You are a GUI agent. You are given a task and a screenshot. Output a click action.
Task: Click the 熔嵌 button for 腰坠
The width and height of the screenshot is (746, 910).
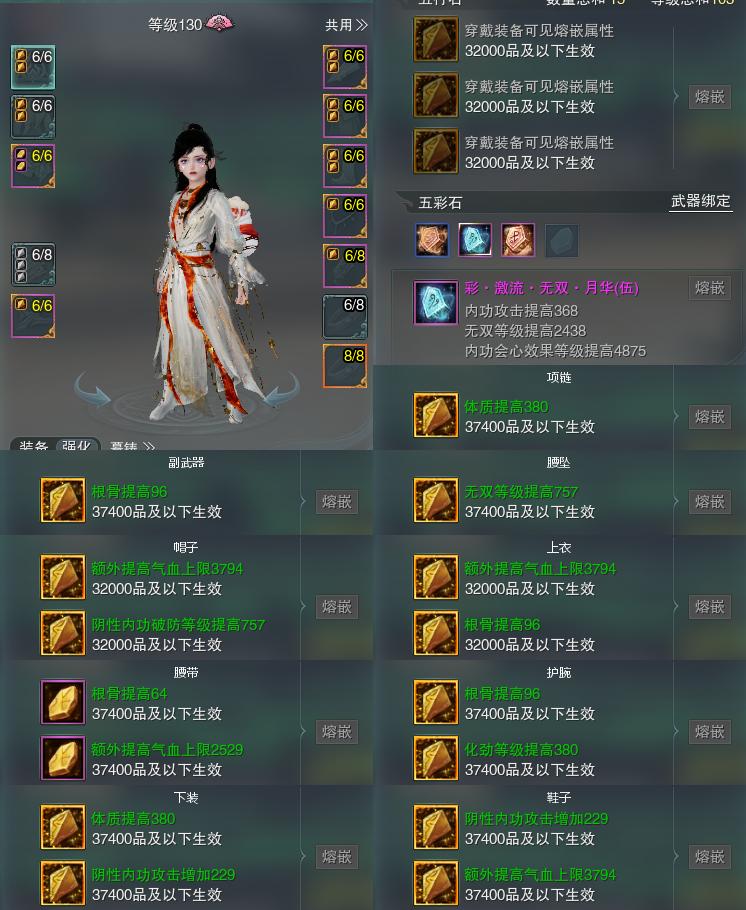click(709, 501)
